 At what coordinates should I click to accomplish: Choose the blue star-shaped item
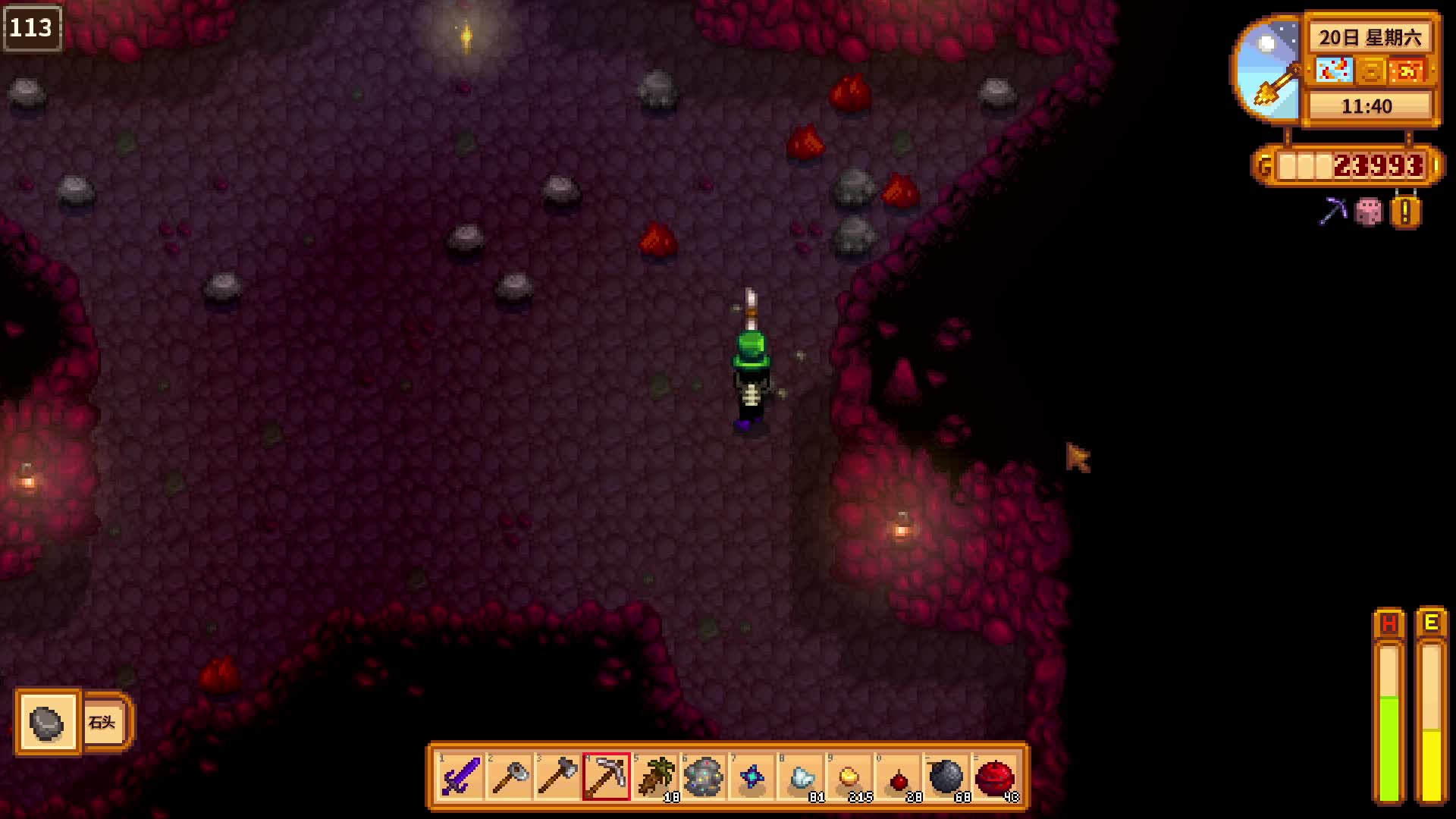[752, 777]
